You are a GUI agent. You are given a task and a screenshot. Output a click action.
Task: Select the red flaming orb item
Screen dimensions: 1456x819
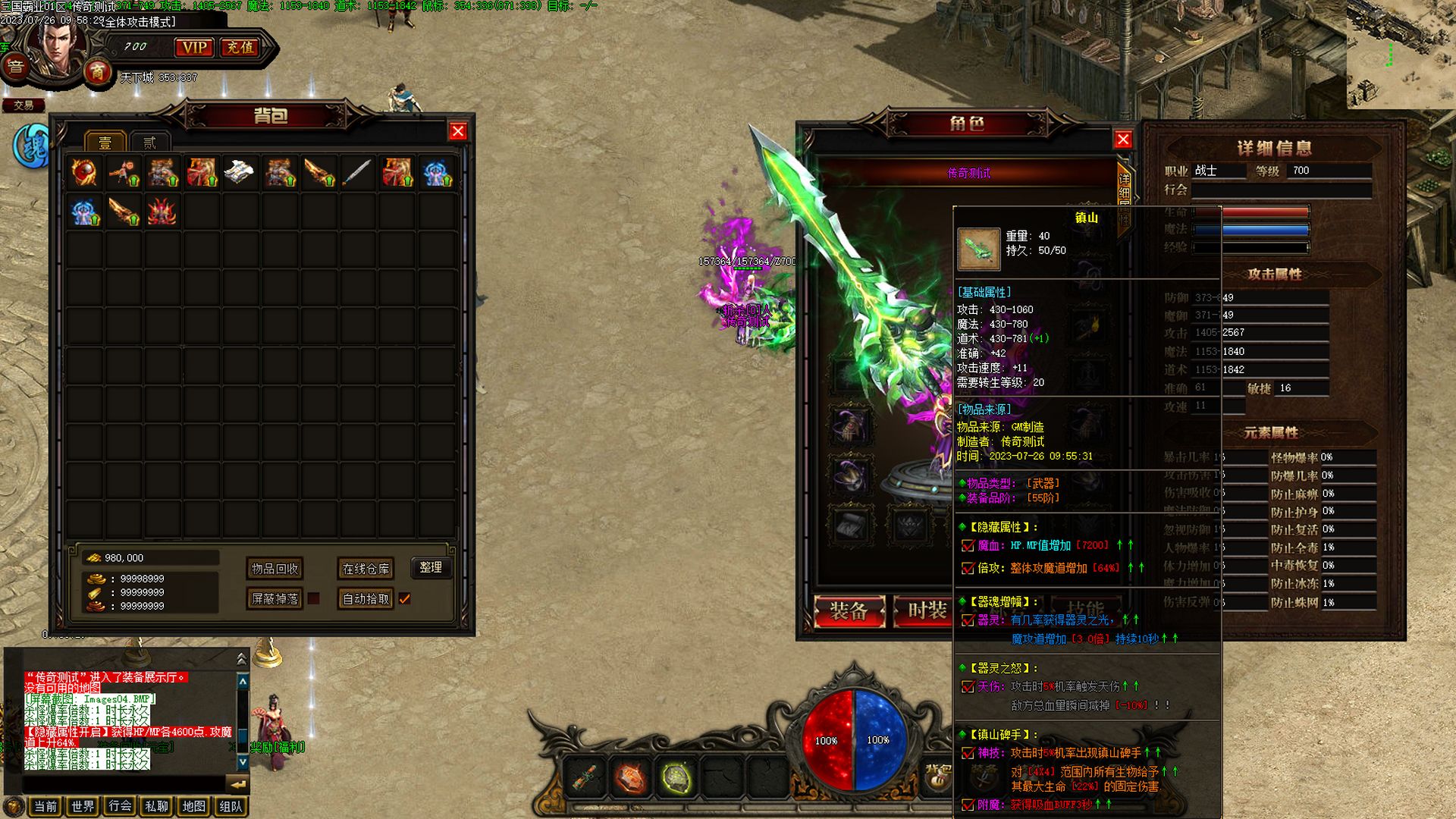point(84,173)
